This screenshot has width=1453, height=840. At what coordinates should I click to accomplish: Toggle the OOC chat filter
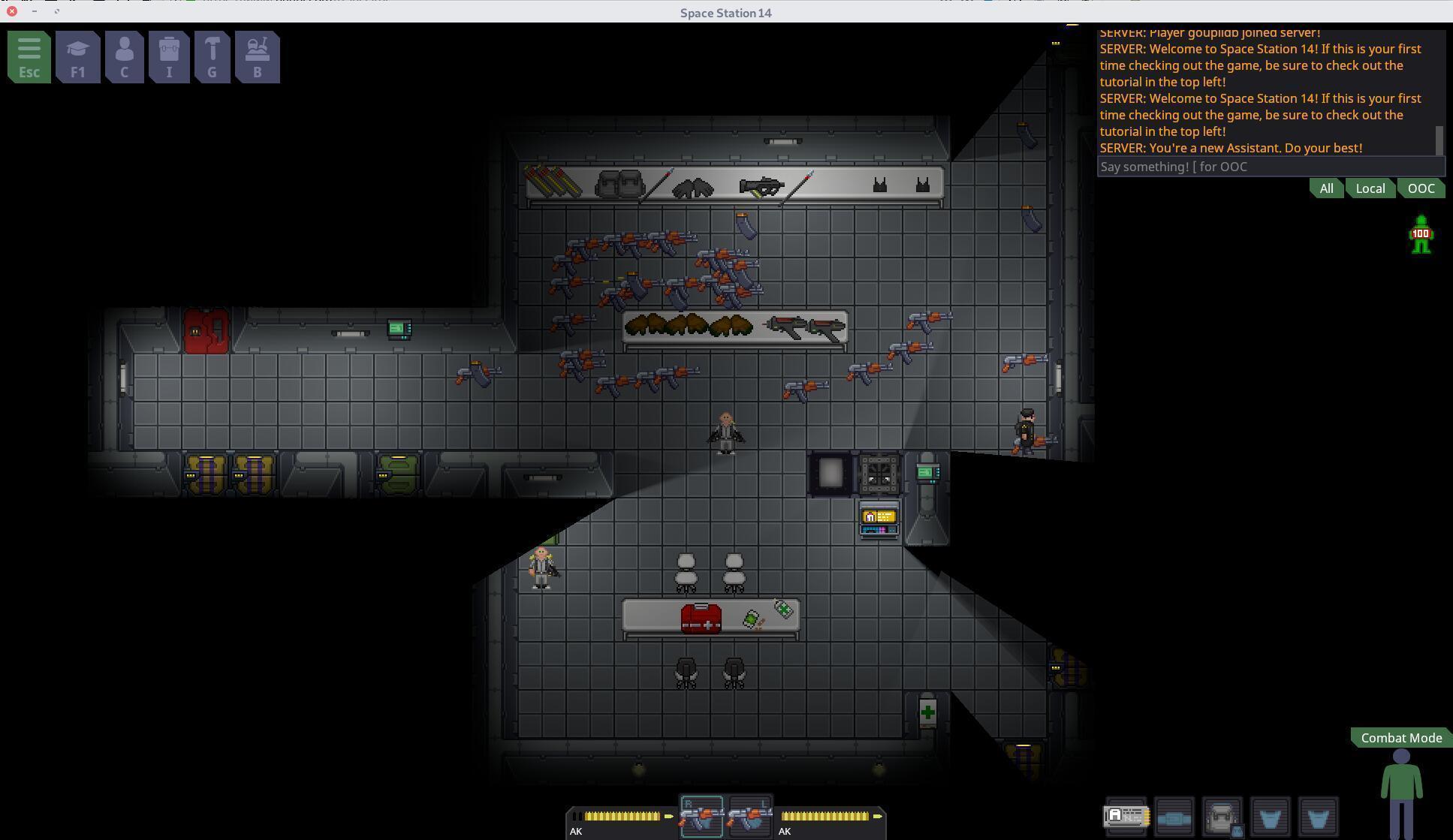coord(1420,188)
